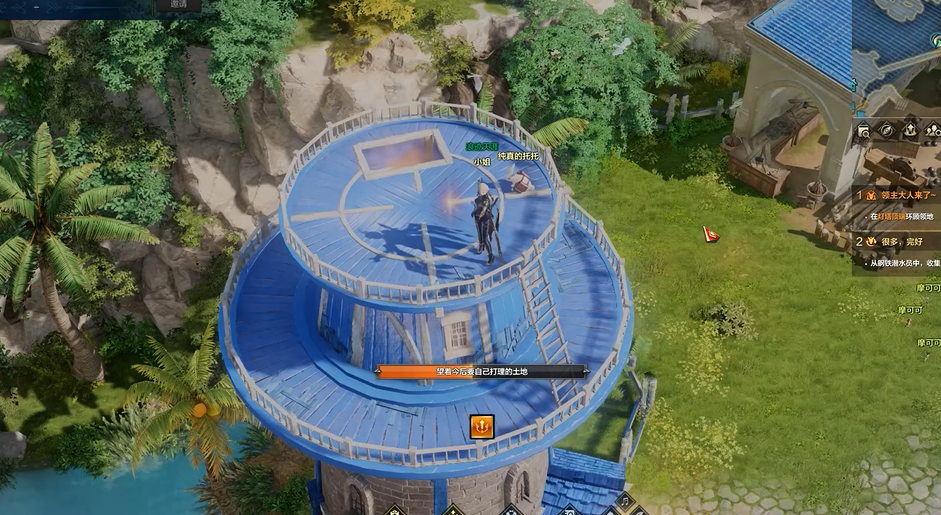The image size is (941, 515).
Task: Click the music note icon in the bottom bar
Action: 625,504
